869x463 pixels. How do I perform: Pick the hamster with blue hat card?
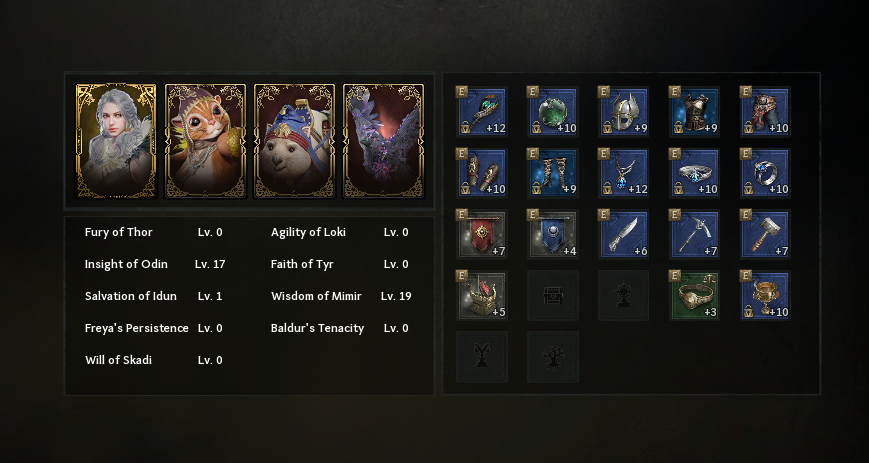294,141
